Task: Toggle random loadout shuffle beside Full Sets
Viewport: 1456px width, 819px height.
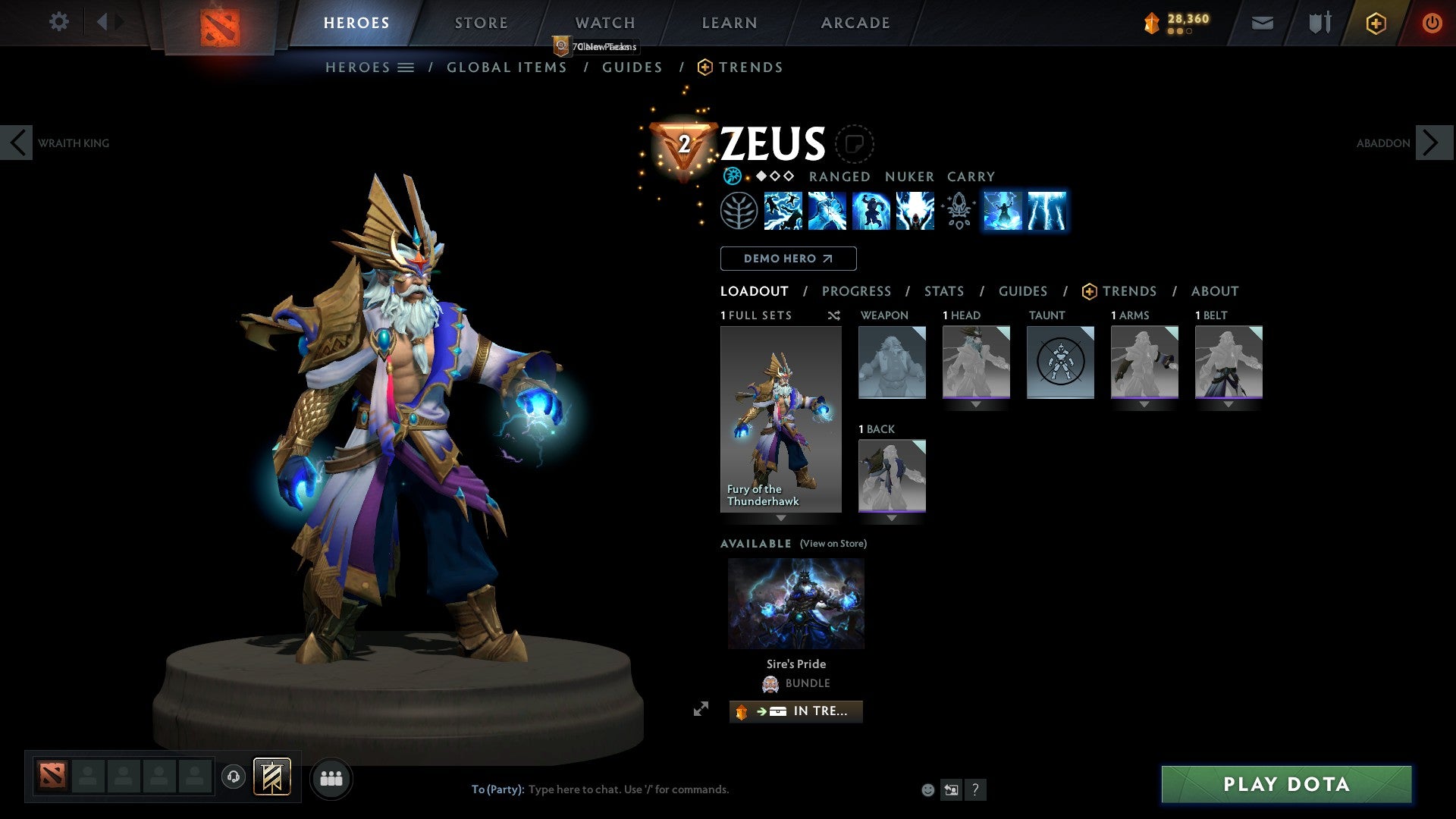Action: 833,315
